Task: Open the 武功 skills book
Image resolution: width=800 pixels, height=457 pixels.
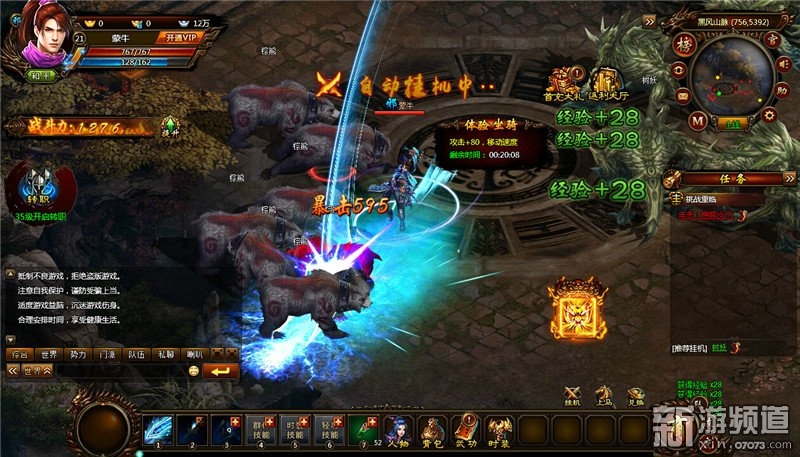Action: coord(466,428)
